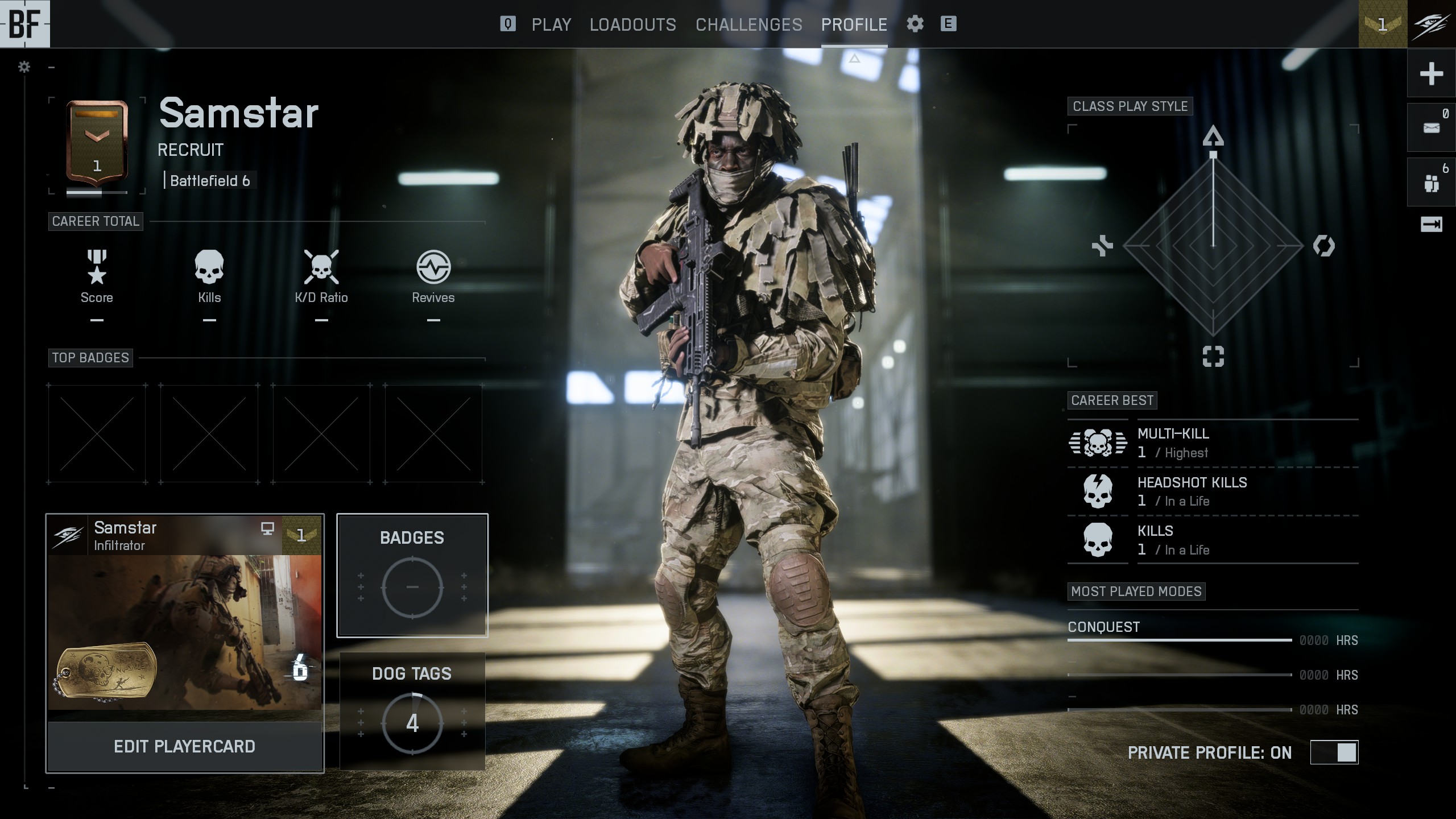
Task: Click the EDIT PLAYERCARD button
Action: (x=184, y=746)
